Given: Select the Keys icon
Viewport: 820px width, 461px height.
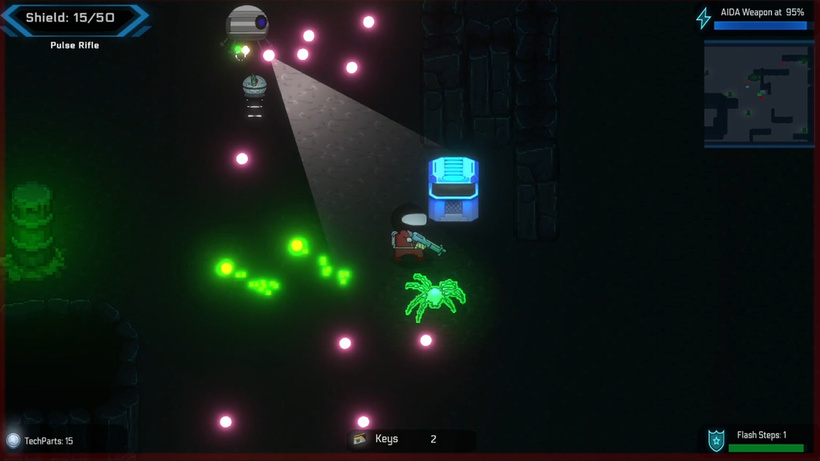Looking at the screenshot, I should (x=359, y=439).
